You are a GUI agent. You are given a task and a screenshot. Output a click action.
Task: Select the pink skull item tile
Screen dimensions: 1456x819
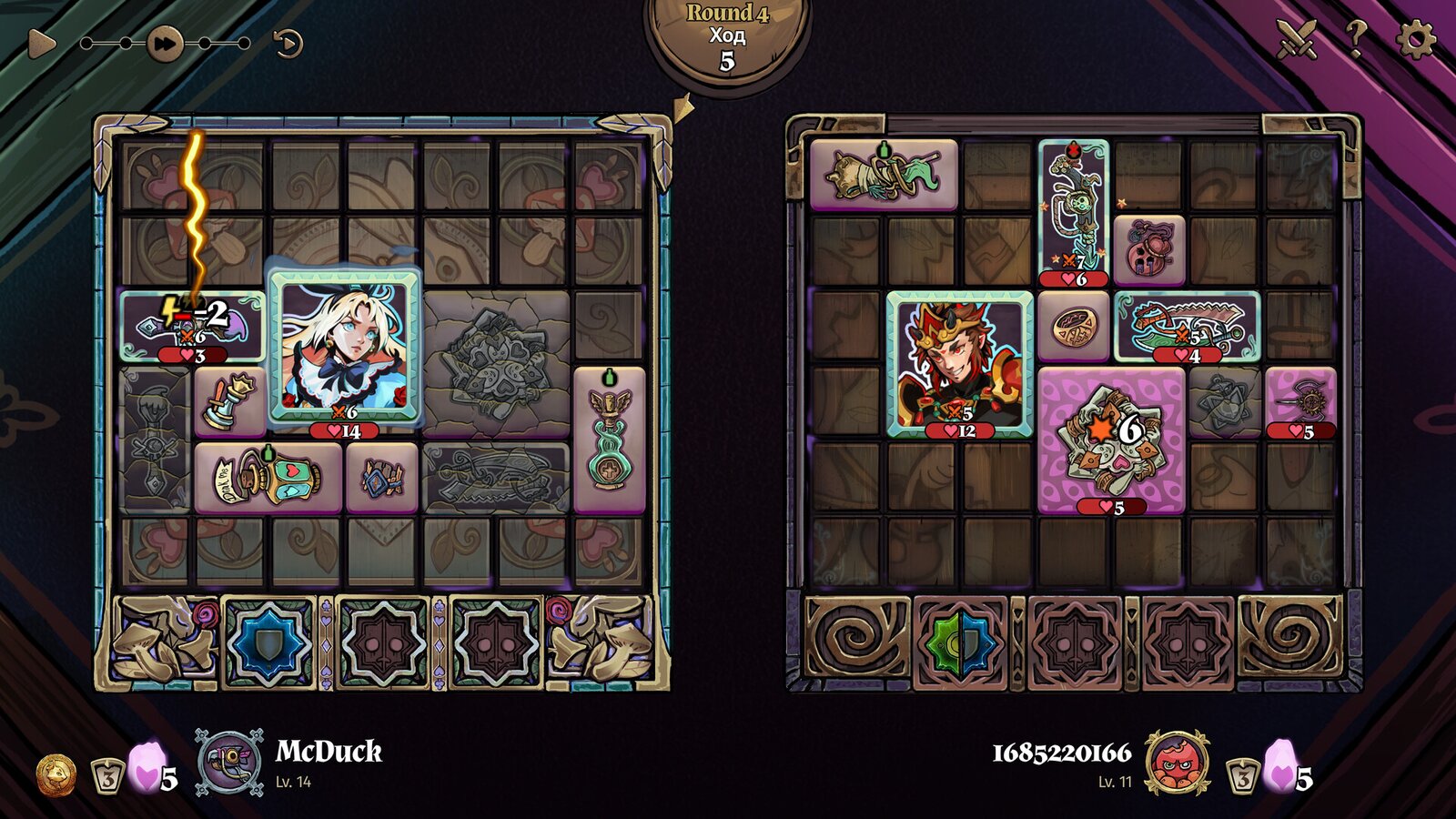(1149, 249)
